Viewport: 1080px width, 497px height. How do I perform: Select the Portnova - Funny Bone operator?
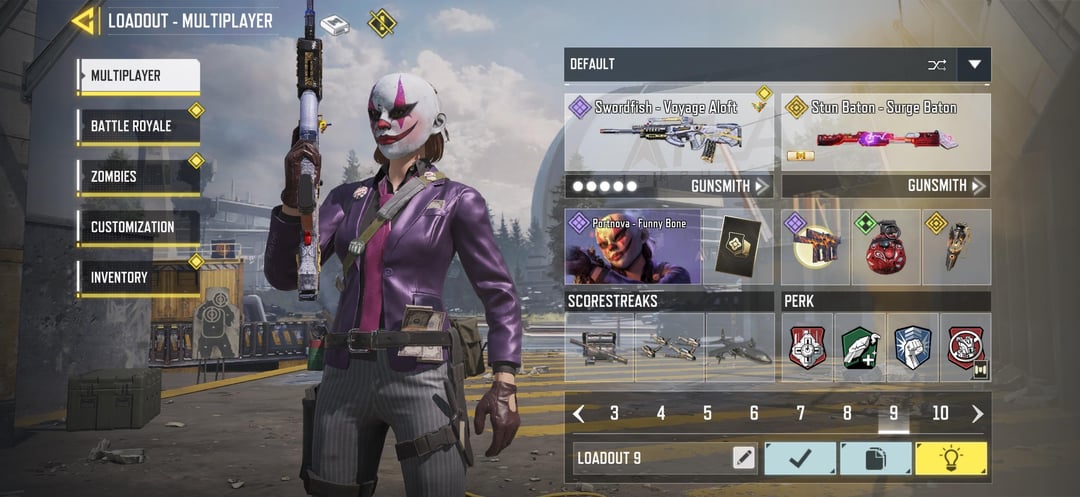(633, 246)
